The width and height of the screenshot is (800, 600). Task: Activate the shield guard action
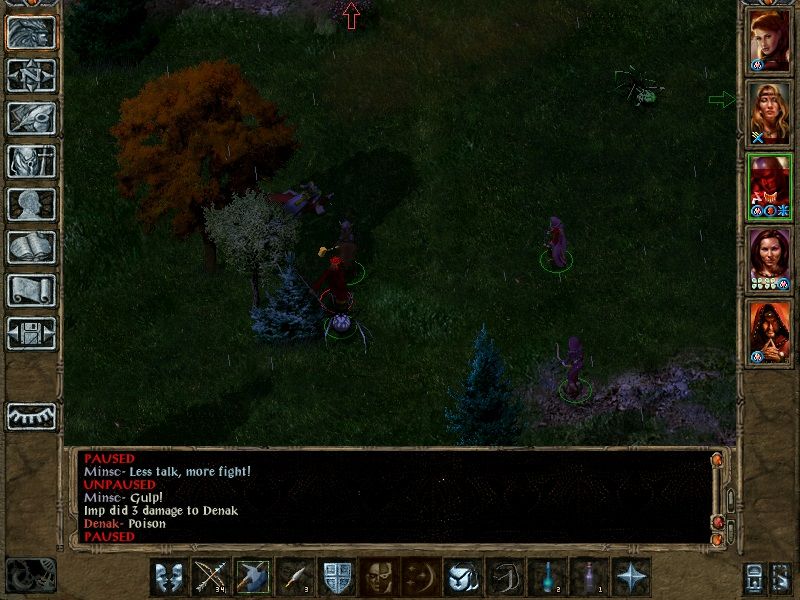coord(336,577)
